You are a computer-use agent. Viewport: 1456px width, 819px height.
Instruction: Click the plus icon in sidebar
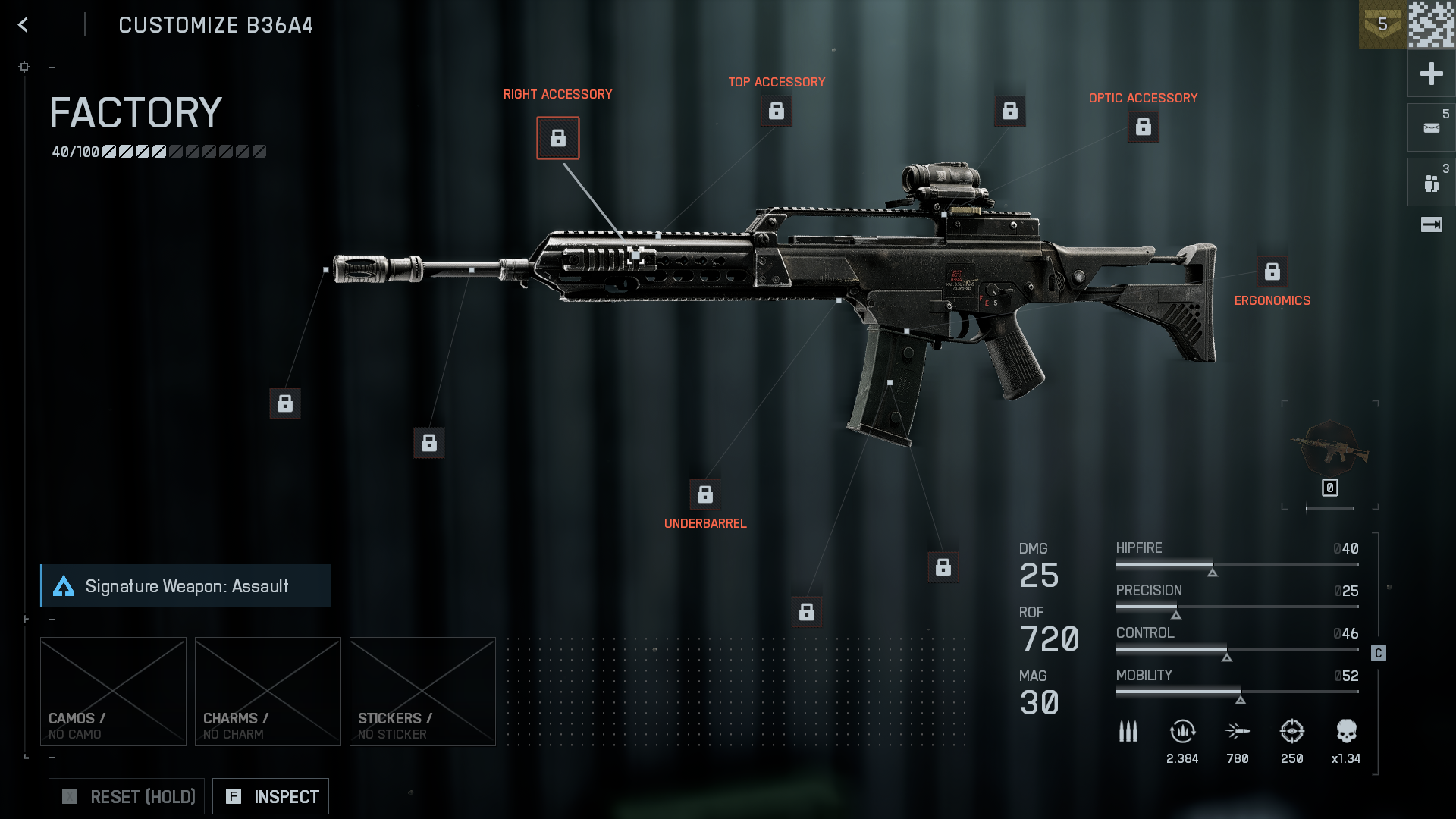[x=1431, y=74]
